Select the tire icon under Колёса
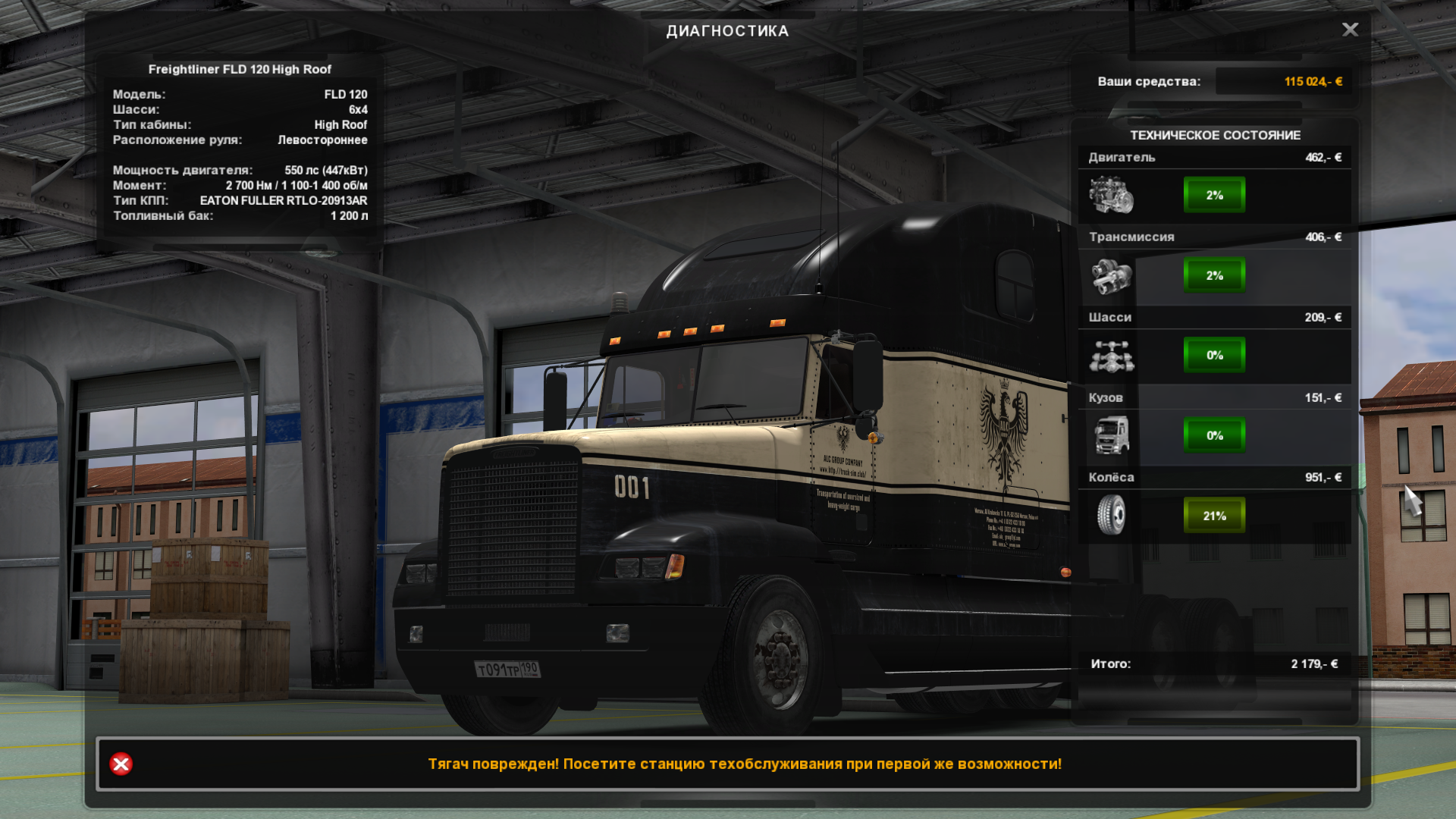Image resolution: width=1456 pixels, height=819 pixels. pos(1111,515)
